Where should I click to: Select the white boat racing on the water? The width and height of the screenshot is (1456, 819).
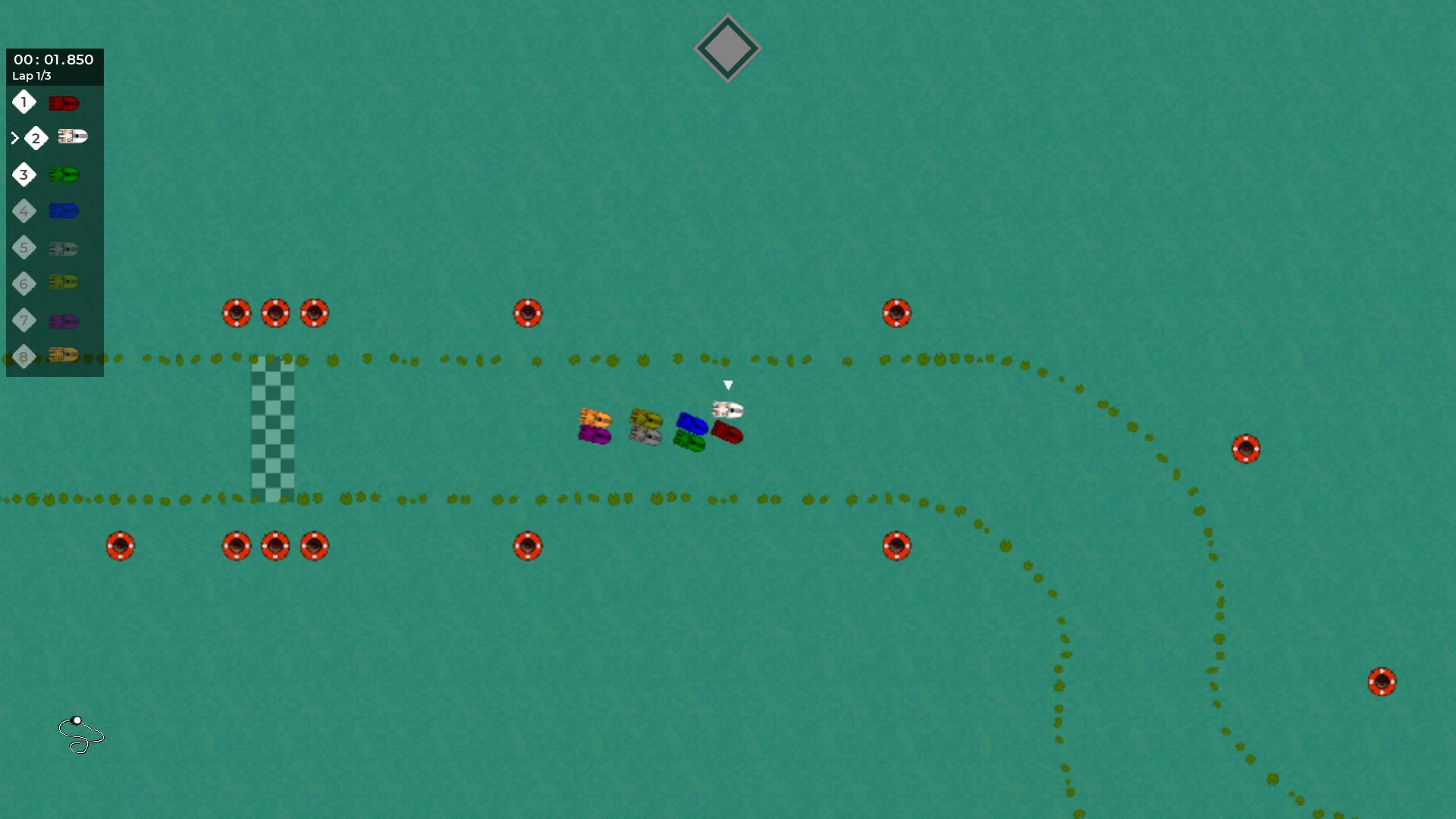point(726,410)
